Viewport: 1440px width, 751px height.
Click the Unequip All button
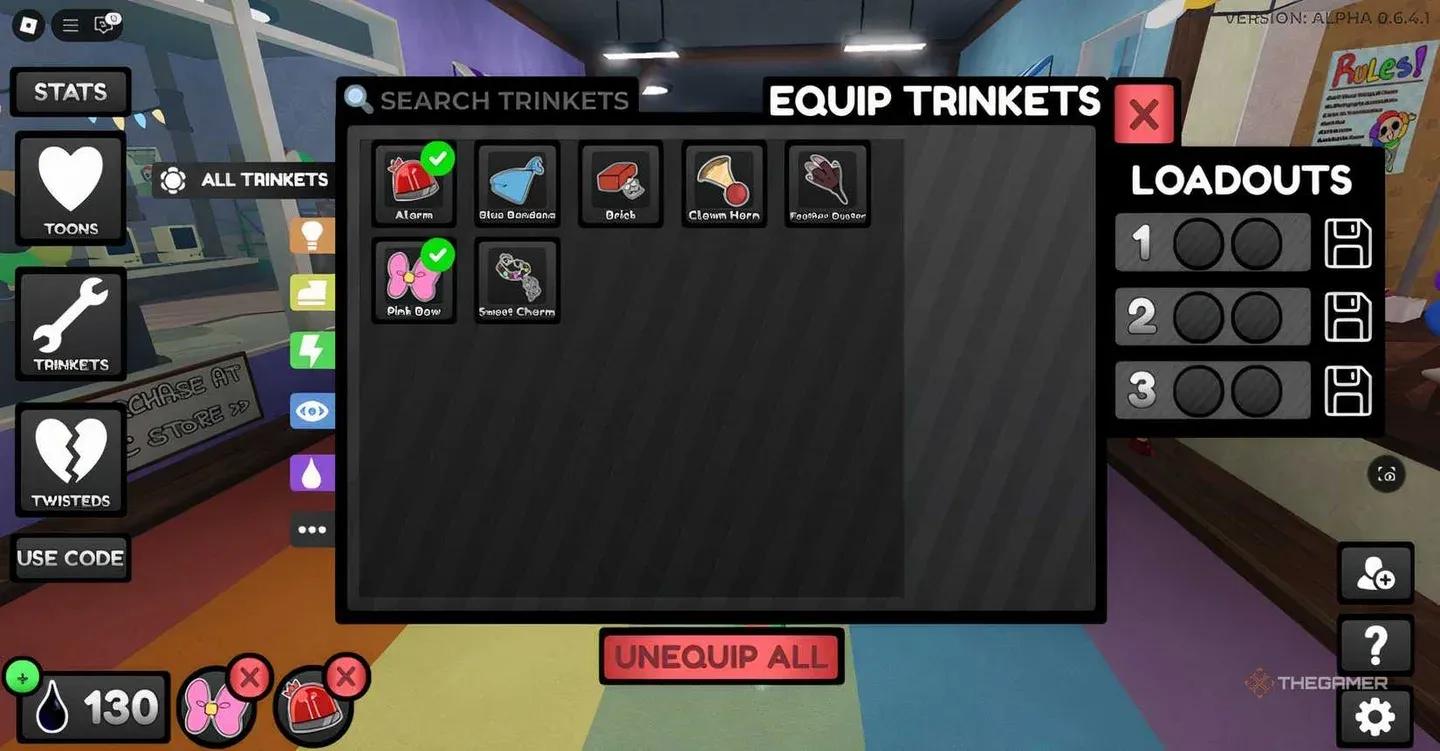[721, 657]
